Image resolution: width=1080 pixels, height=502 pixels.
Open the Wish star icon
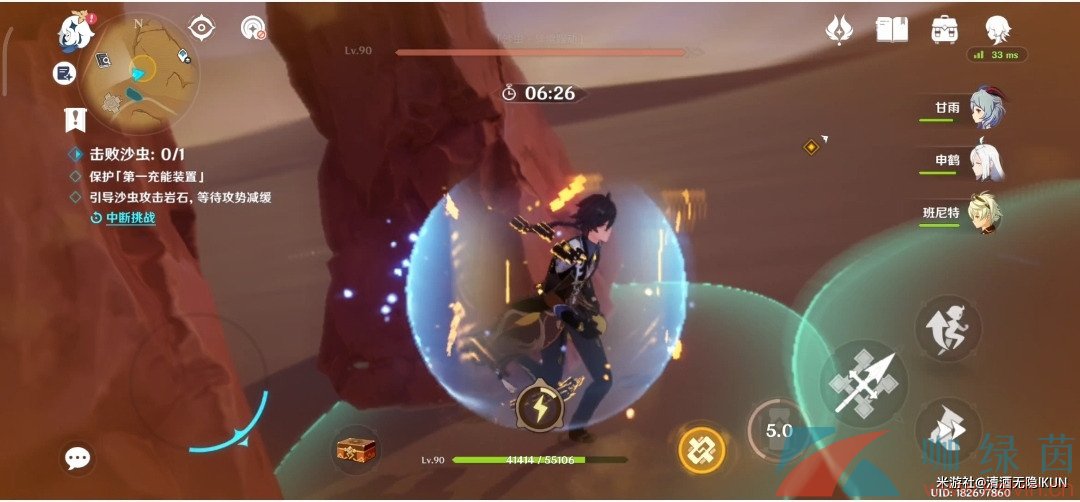click(x=838, y=30)
